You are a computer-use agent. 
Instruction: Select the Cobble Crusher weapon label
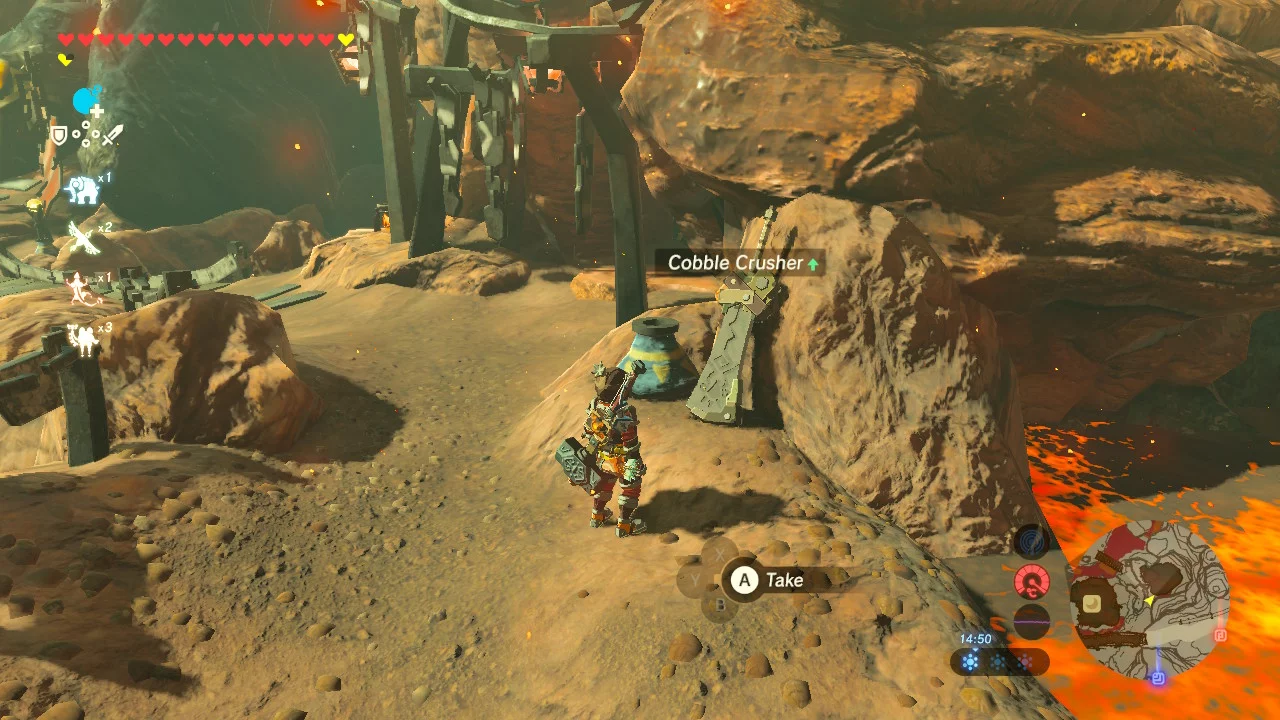pyautogui.click(x=735, y=263)
